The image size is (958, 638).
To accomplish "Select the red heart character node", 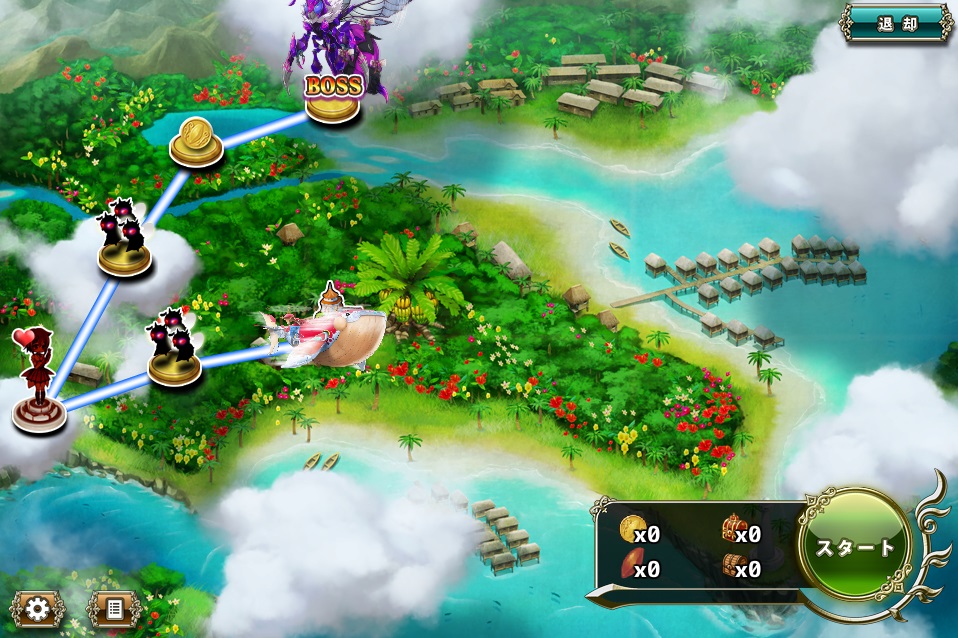I will pos(39,388).
